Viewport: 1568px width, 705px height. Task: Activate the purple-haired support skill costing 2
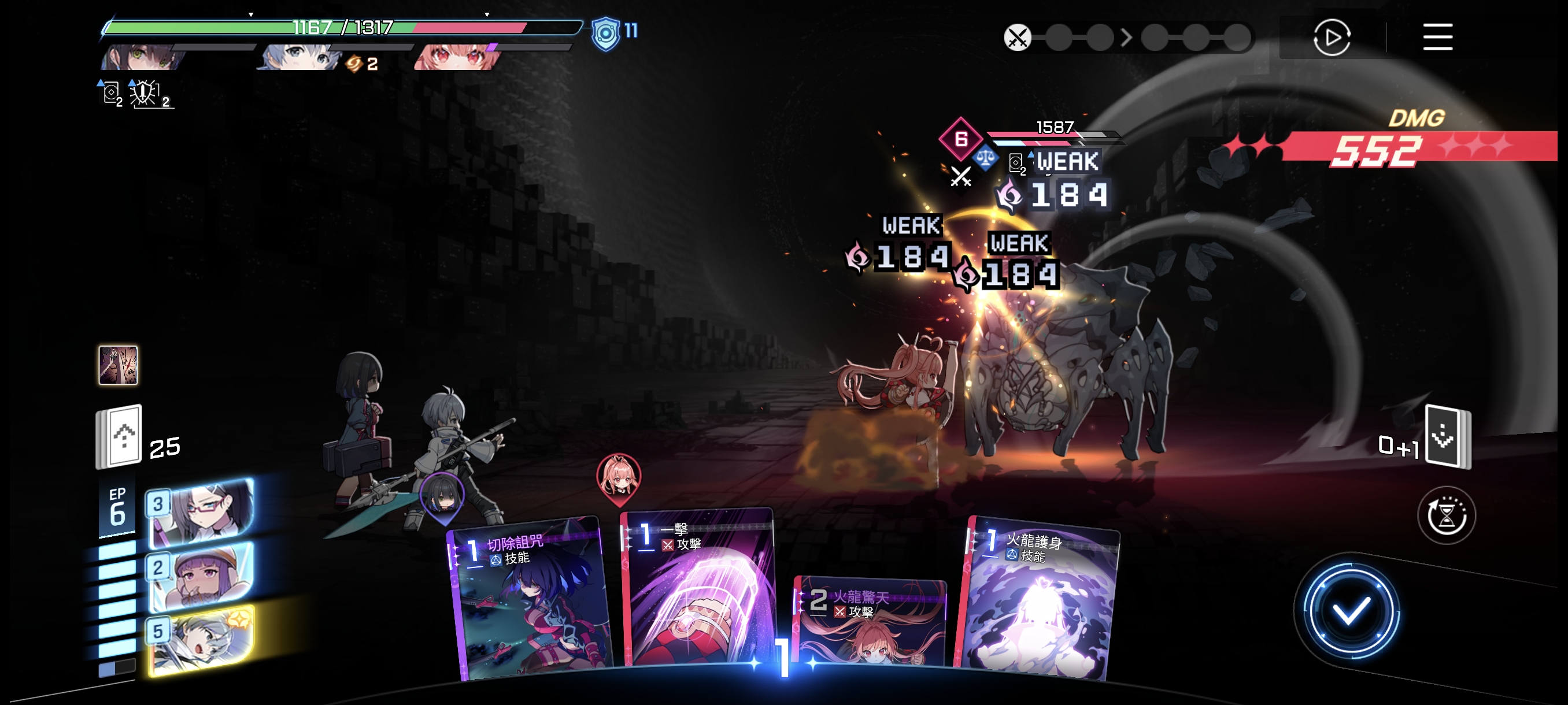pyautogui.click(x=201, y=575)
